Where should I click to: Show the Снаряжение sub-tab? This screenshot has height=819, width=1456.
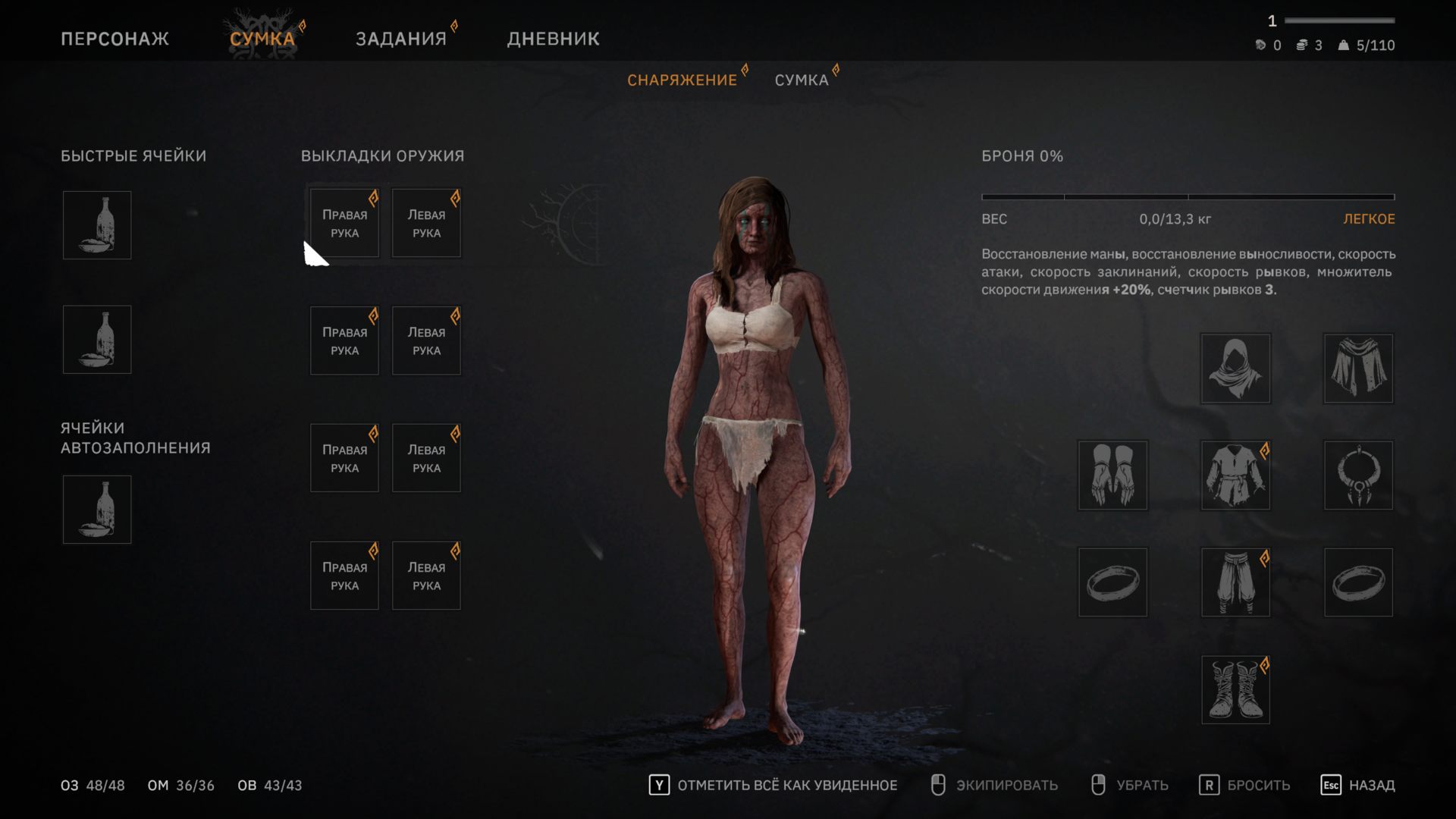pyautogui.click(x=682, y=80)
